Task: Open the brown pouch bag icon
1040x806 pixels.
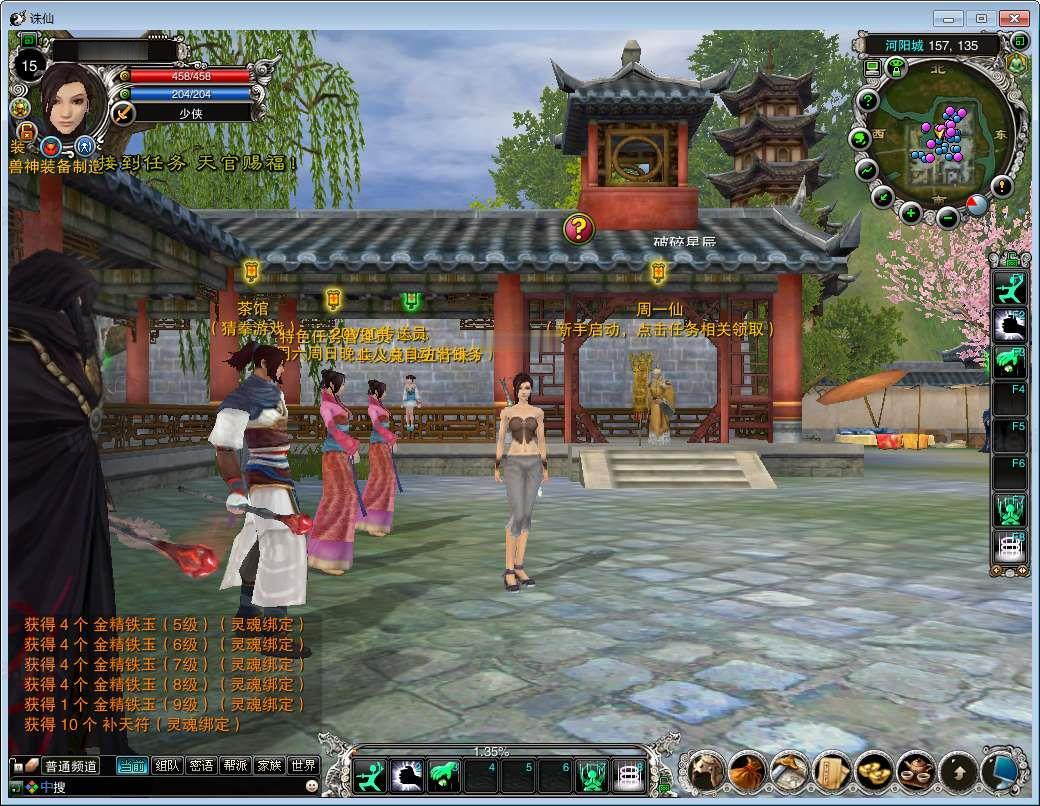Action: point(746,771)
